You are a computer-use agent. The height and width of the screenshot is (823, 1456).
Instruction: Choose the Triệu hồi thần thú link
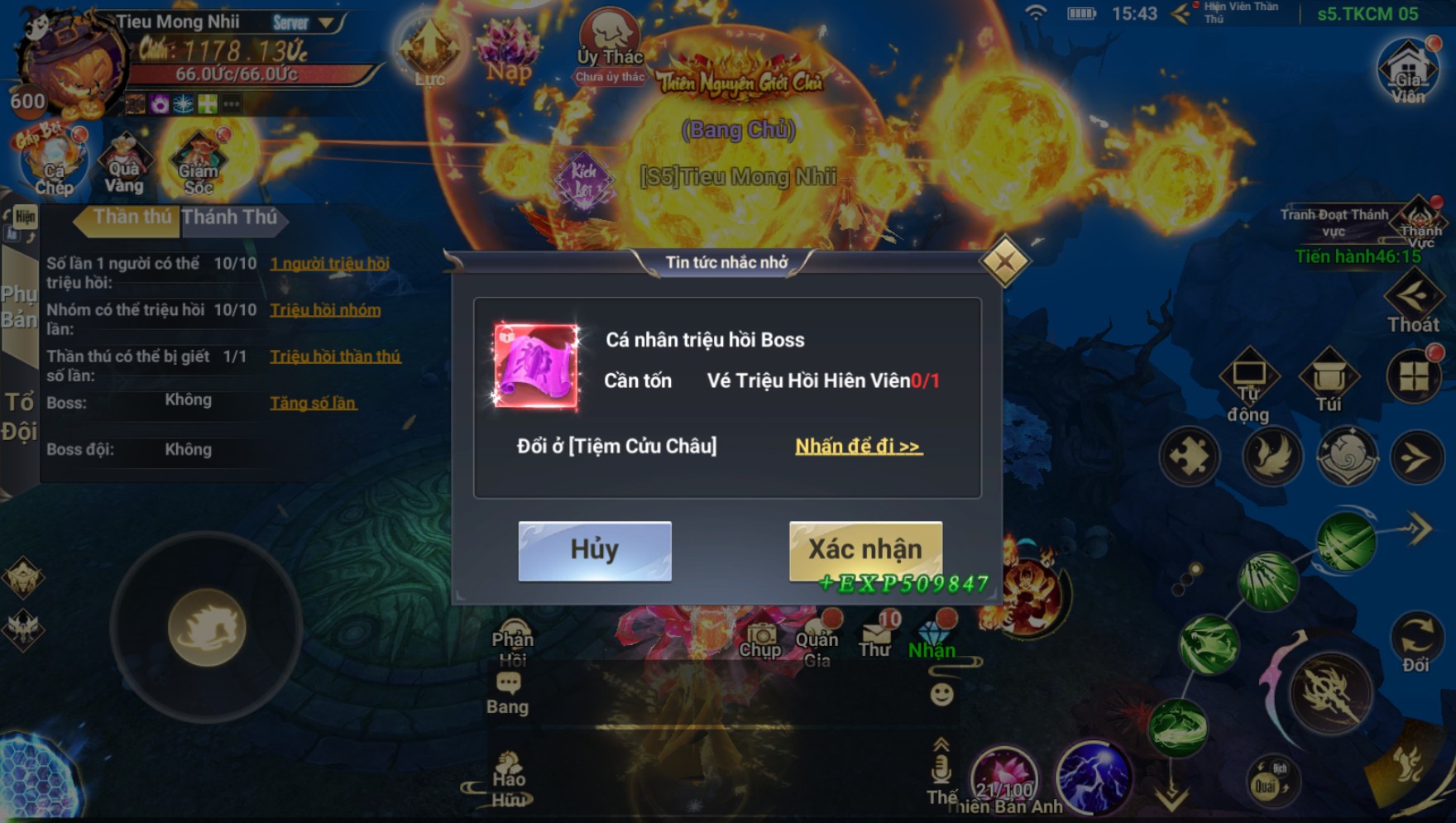pos(335,356)
